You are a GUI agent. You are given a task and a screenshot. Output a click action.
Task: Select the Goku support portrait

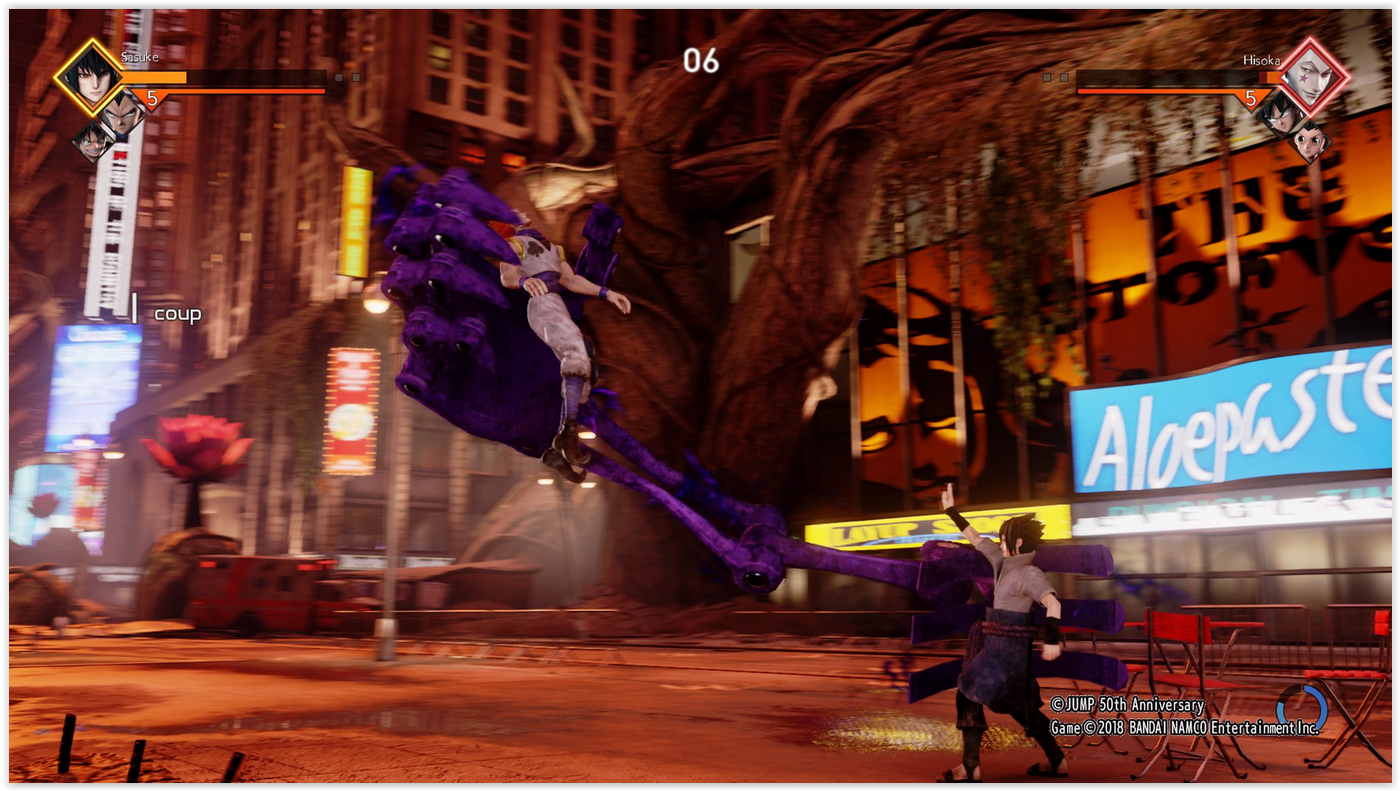[x=1278, y=112]
